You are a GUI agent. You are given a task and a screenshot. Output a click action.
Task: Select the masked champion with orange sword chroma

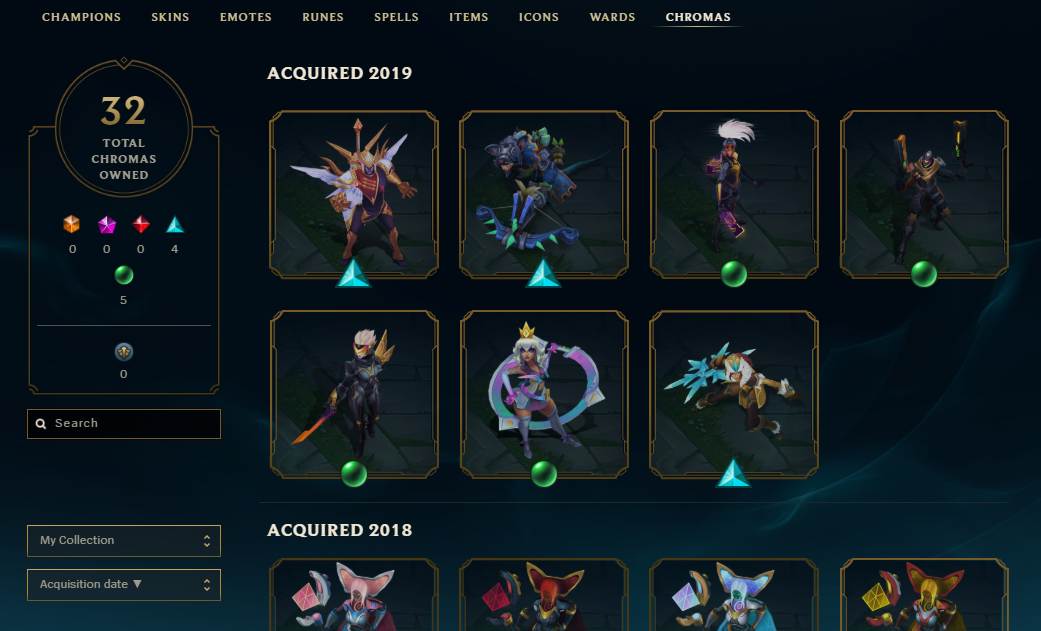click(354, 393)
